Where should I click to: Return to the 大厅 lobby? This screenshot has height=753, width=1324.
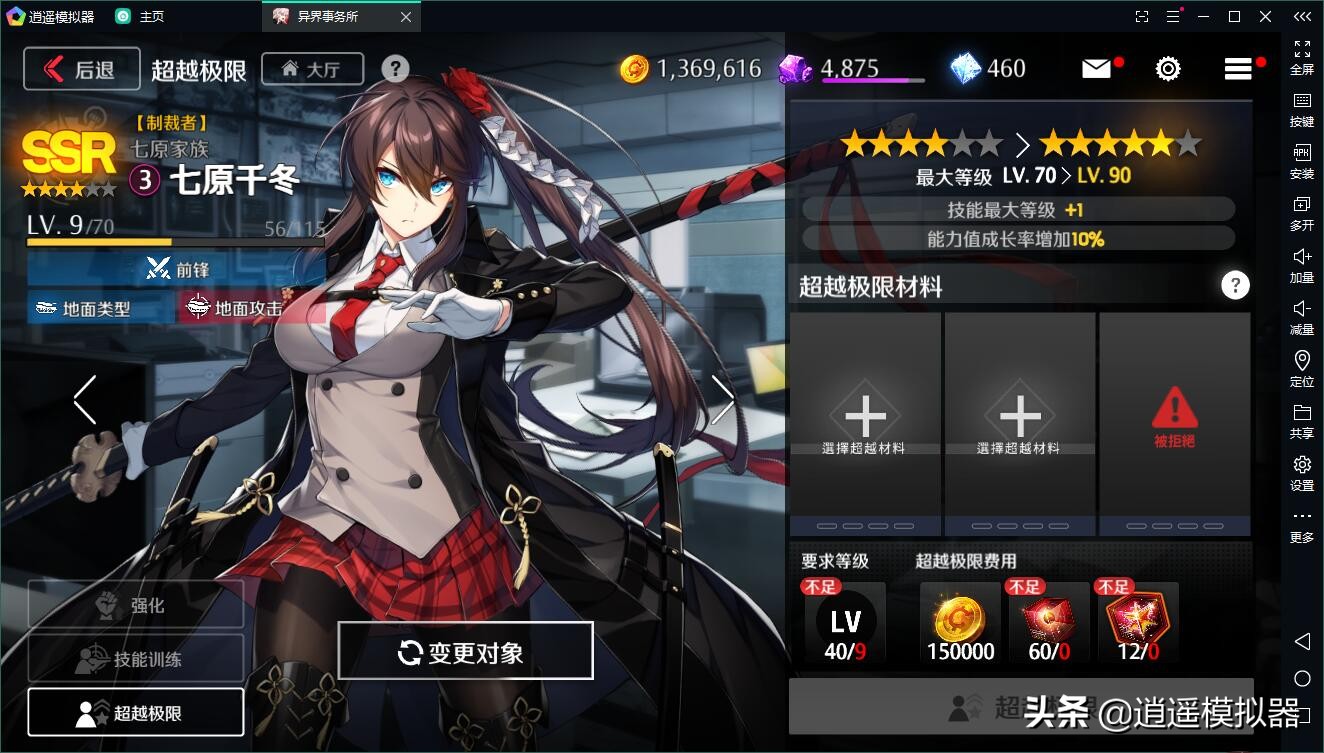(x=312, y=69)
